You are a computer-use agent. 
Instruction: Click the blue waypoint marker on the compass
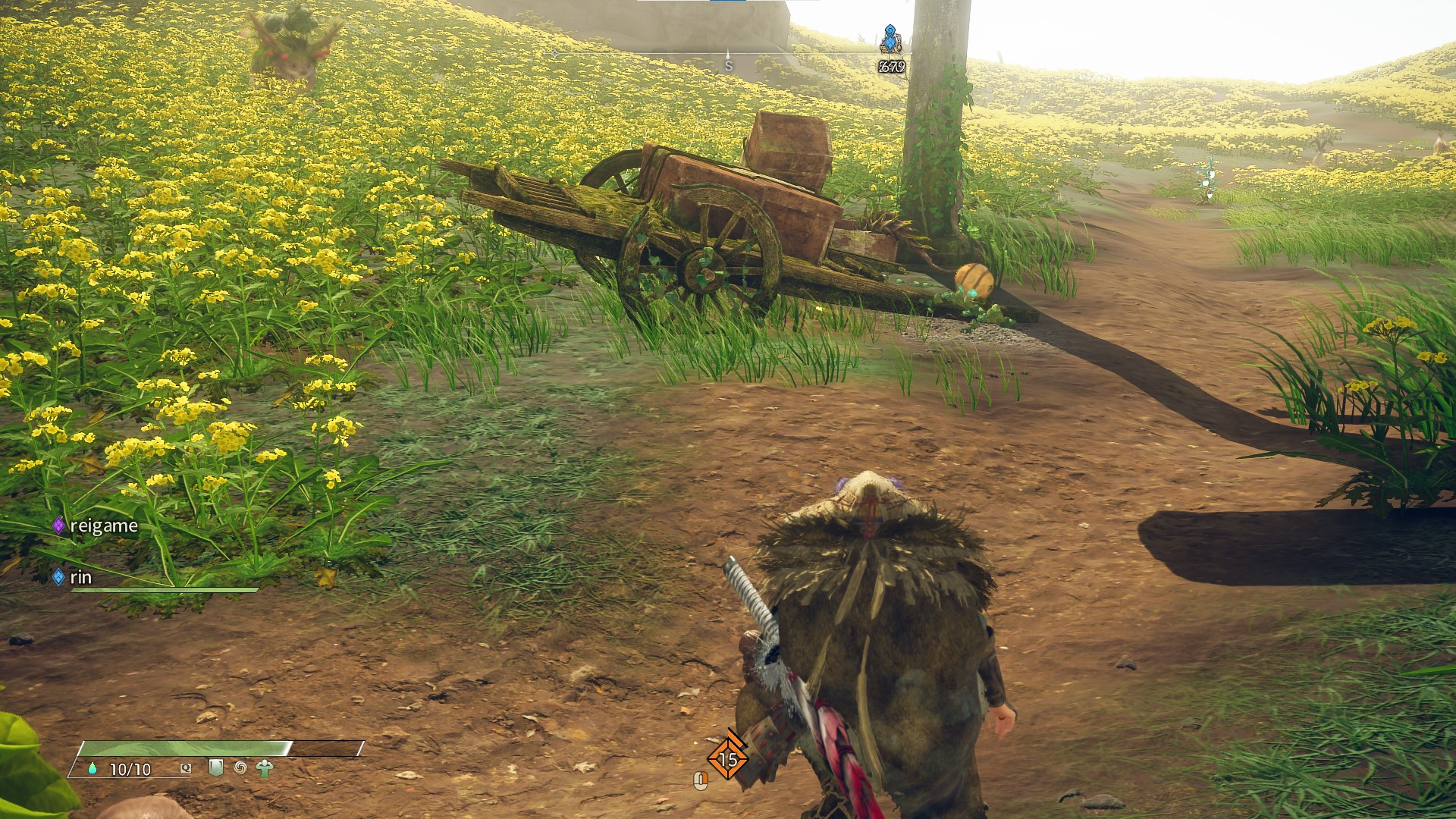tap(890, 39)
